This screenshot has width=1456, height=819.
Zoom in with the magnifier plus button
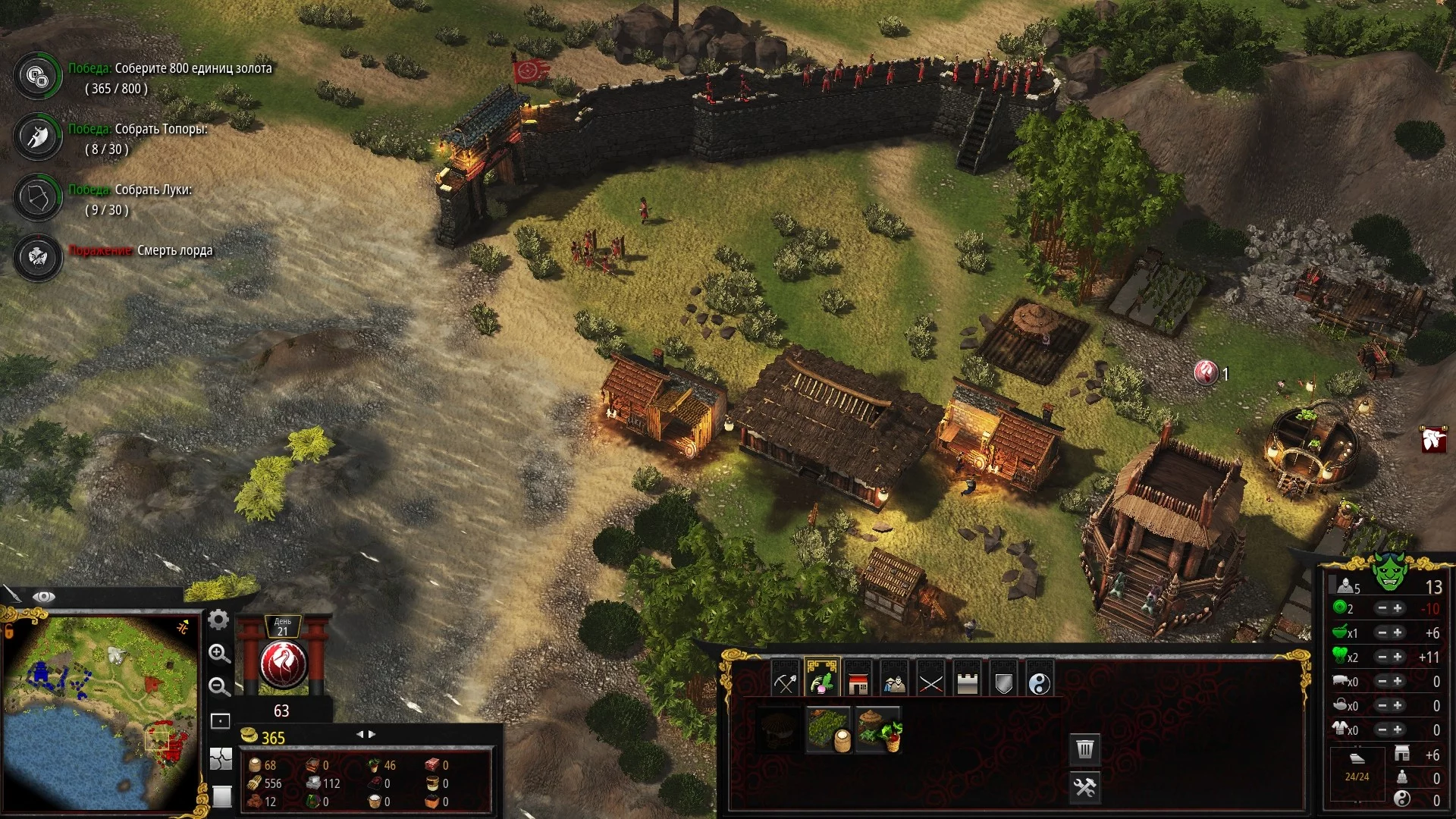click(x=219, y=653)
